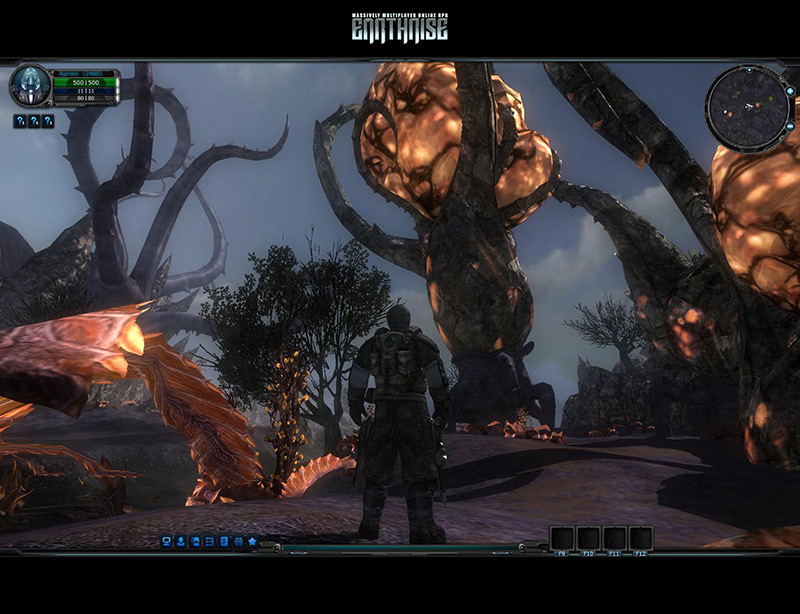Open the monitor icon menu in the bottom bar
800x614 pixels.
click(167, 541)
